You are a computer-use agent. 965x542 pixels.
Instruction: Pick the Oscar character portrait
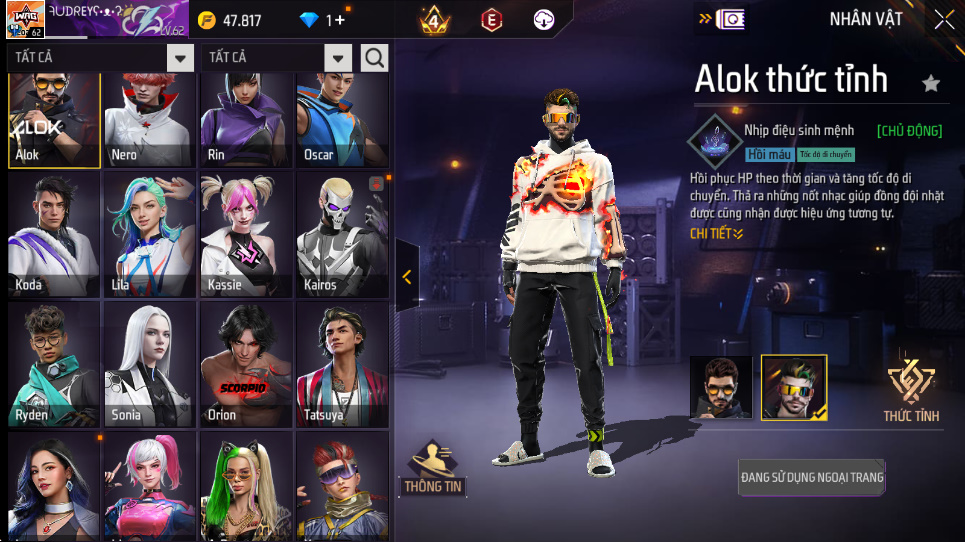click(x=341, y=120)
